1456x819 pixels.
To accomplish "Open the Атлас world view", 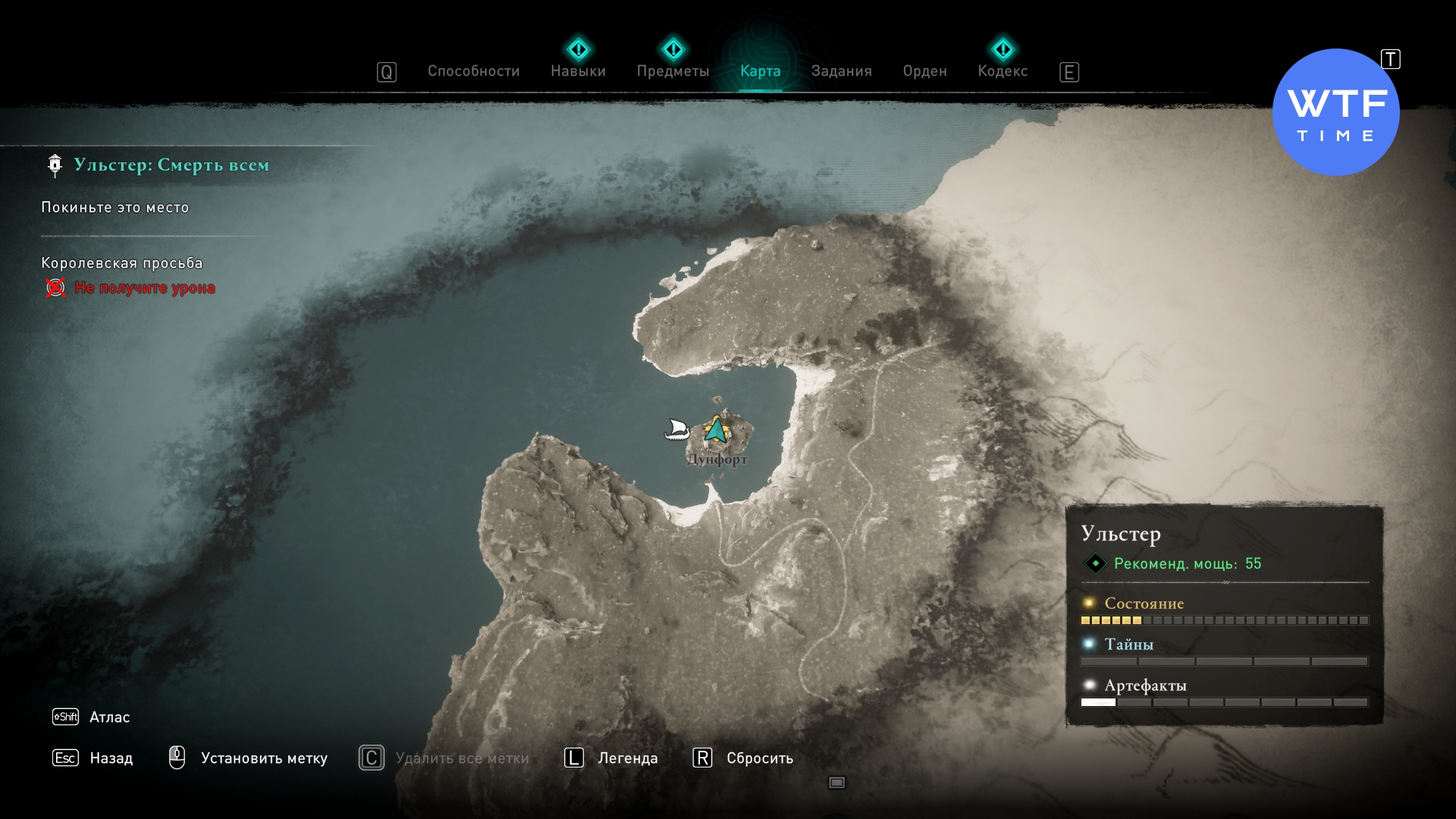I will 109,717.
